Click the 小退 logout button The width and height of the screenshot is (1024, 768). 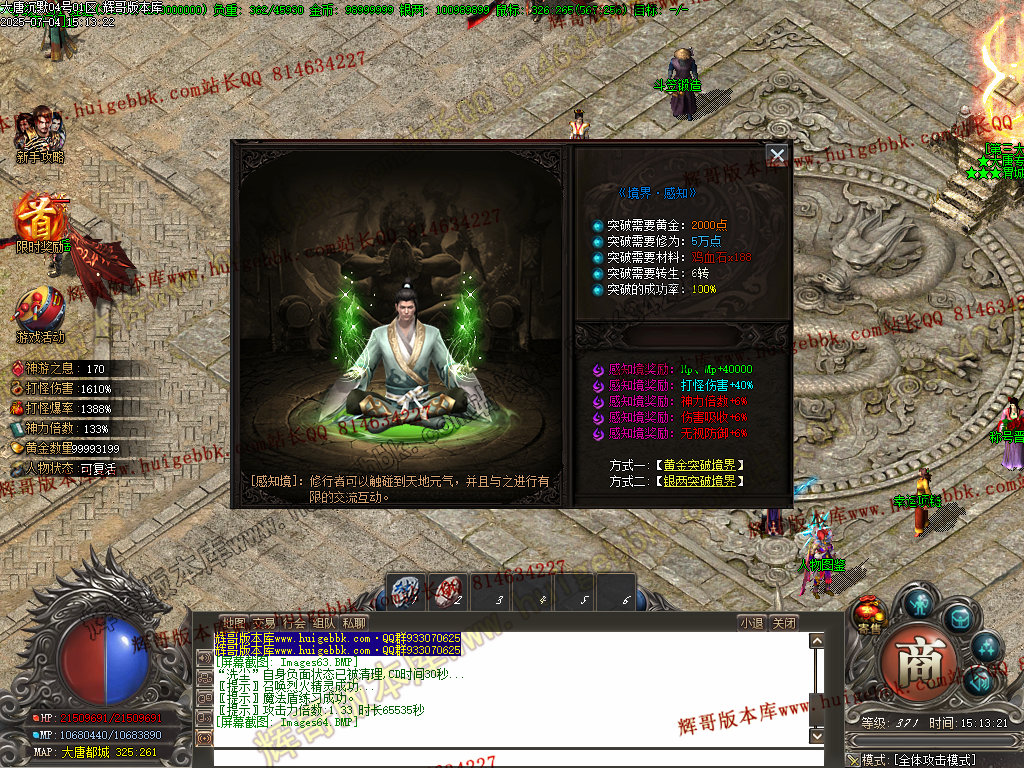(752, 622)
